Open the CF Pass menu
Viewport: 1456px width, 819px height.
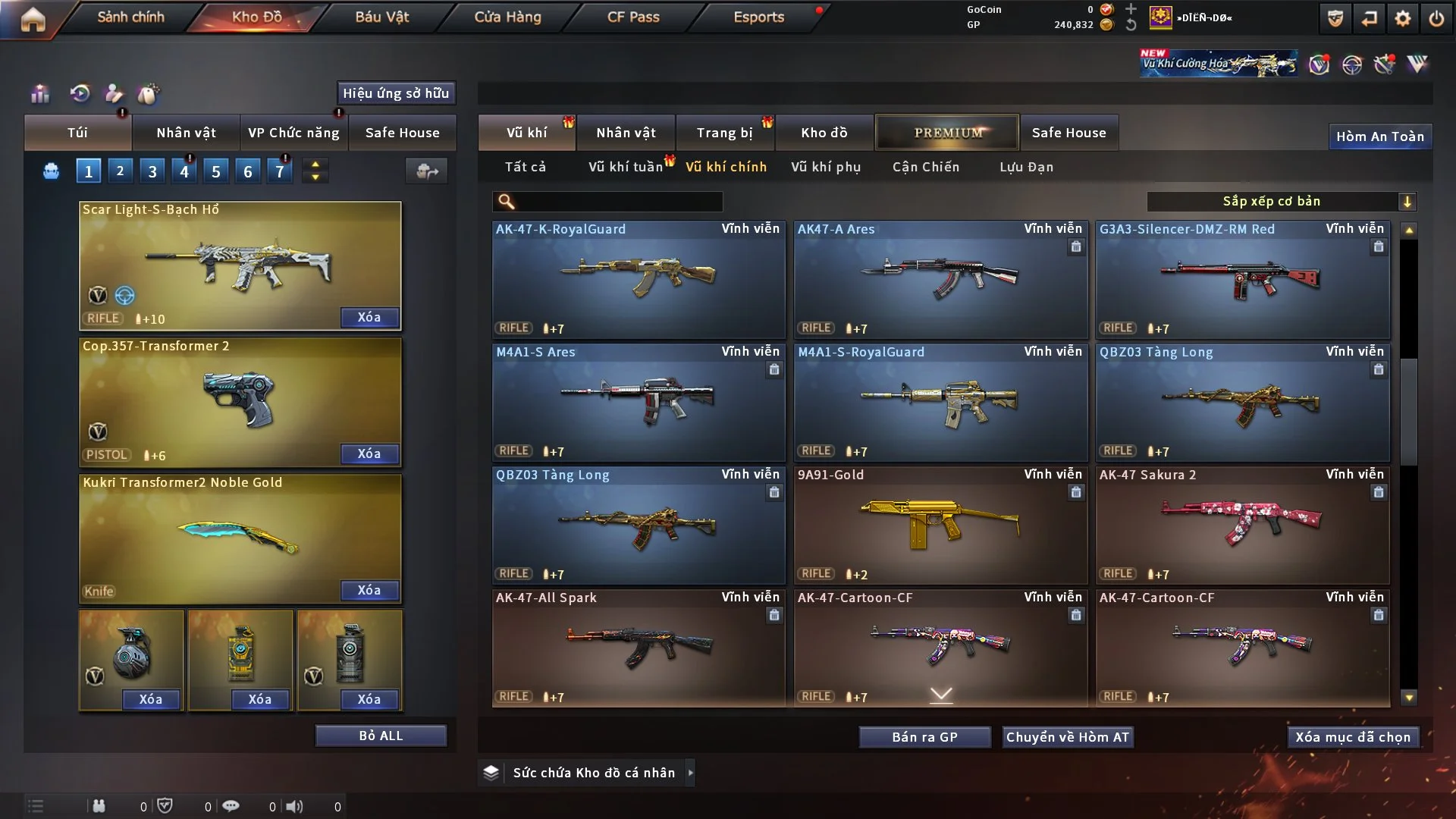point(633,17)
